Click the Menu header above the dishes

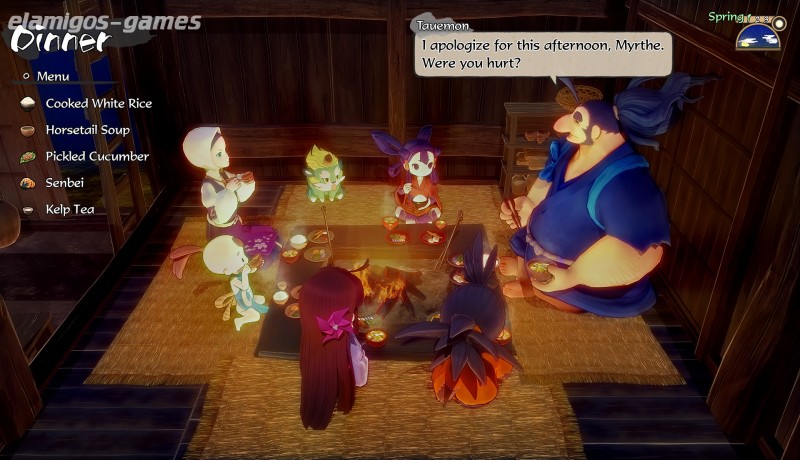[x=52, y=76]
